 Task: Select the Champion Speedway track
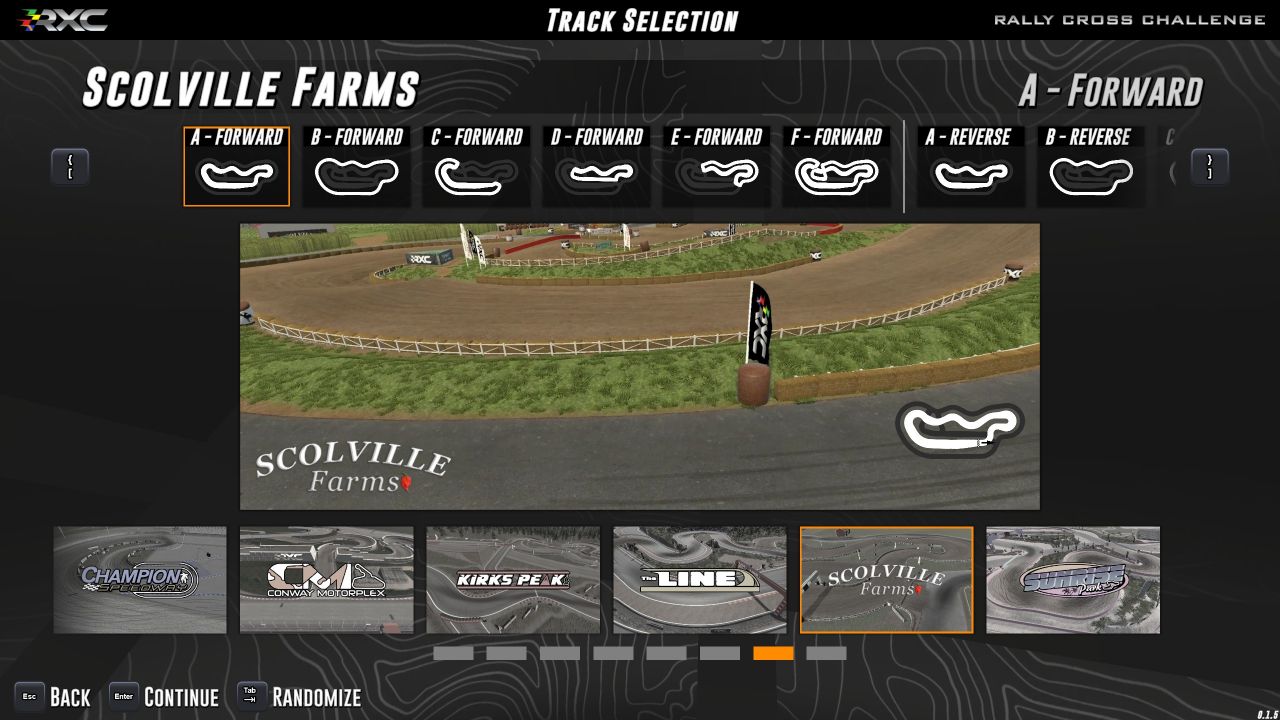140,580
